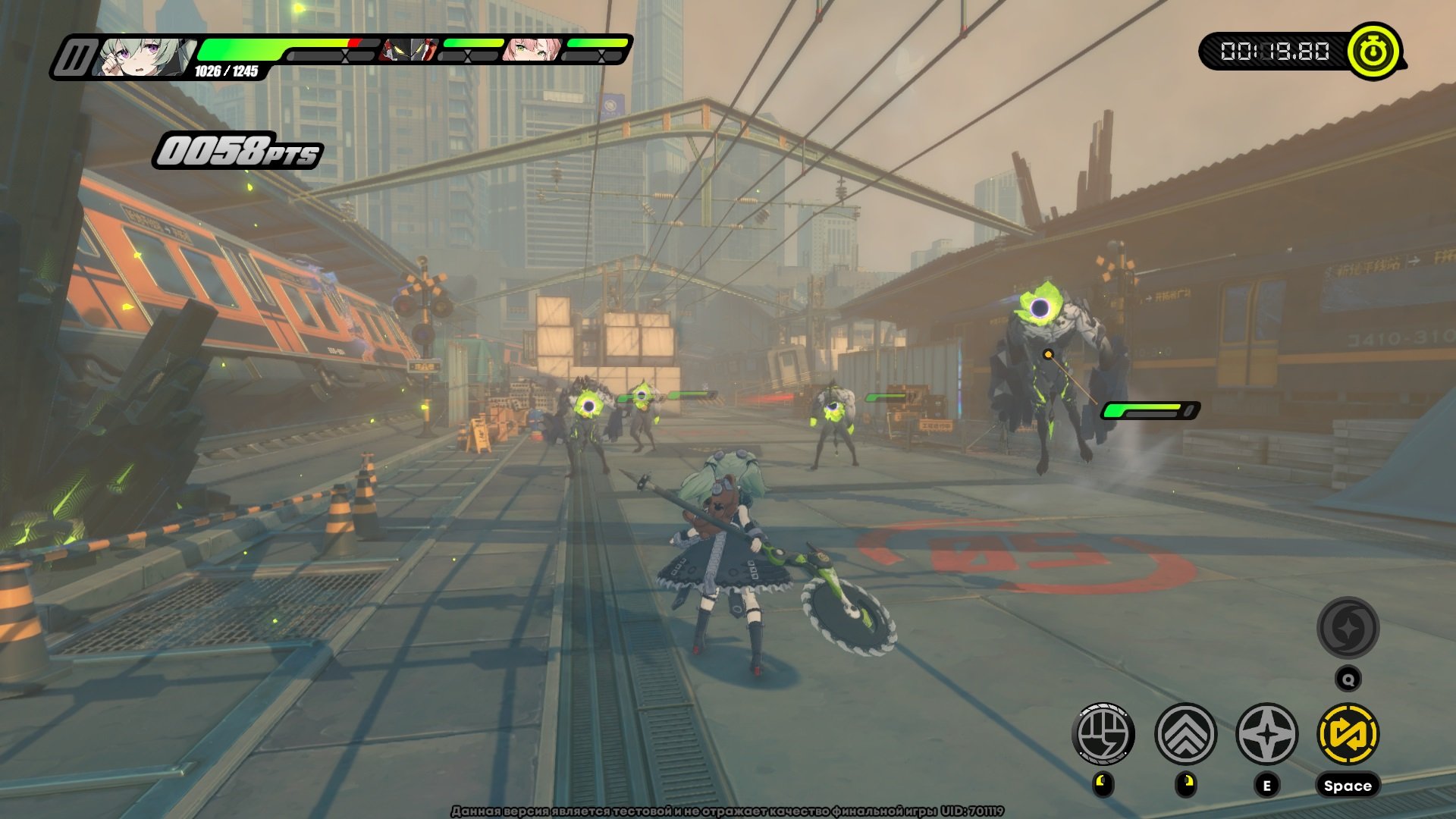The image size is (1456, 819).
Task: Activate the fist basic attack icon
Action: pos(1103,733)
